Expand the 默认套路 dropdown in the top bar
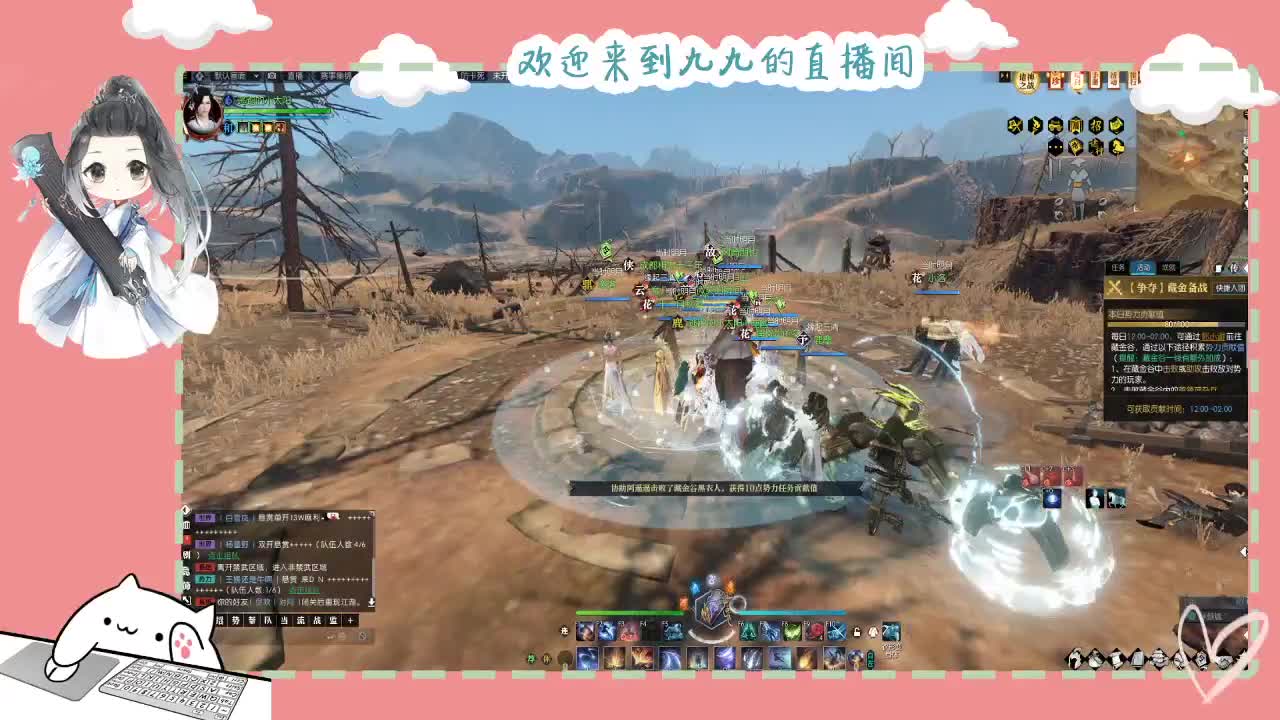The image size is (1280, 720). point(255,75)
